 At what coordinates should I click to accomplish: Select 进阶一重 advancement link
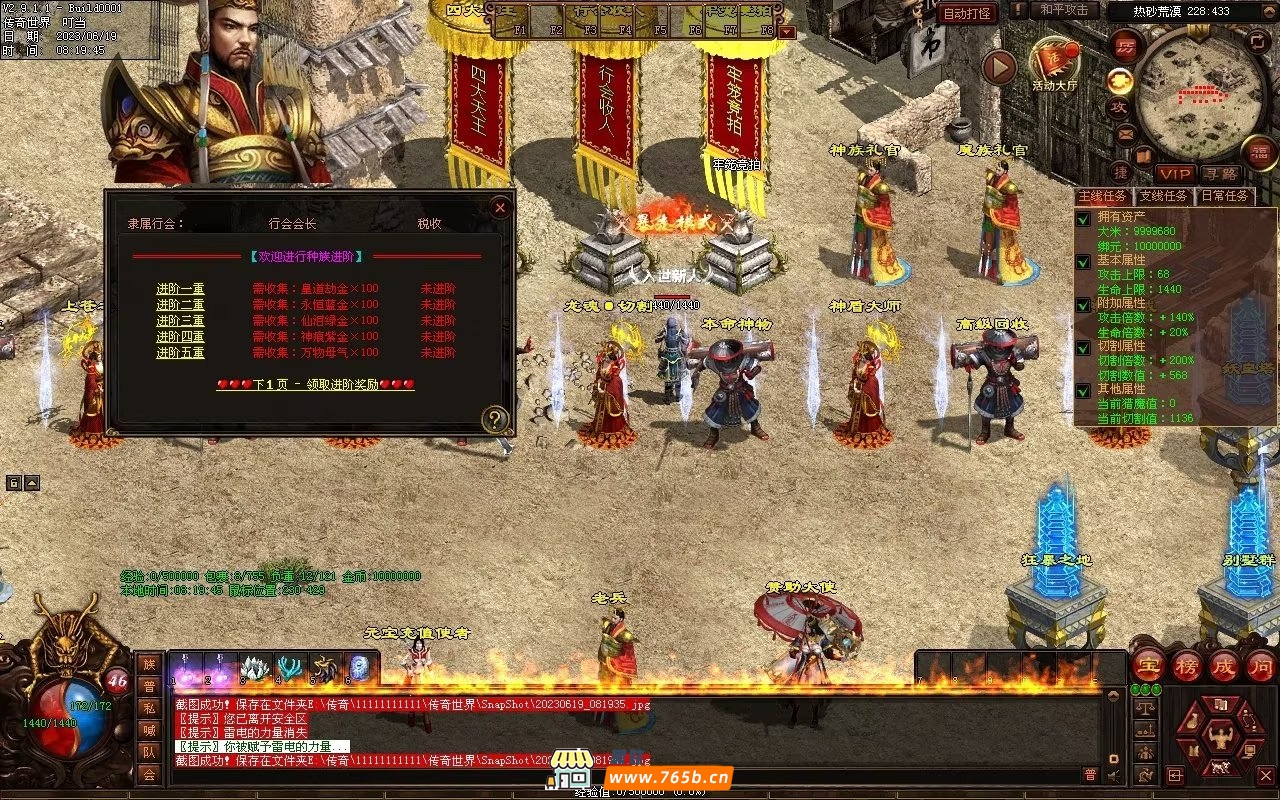click(x=180, y=289)
